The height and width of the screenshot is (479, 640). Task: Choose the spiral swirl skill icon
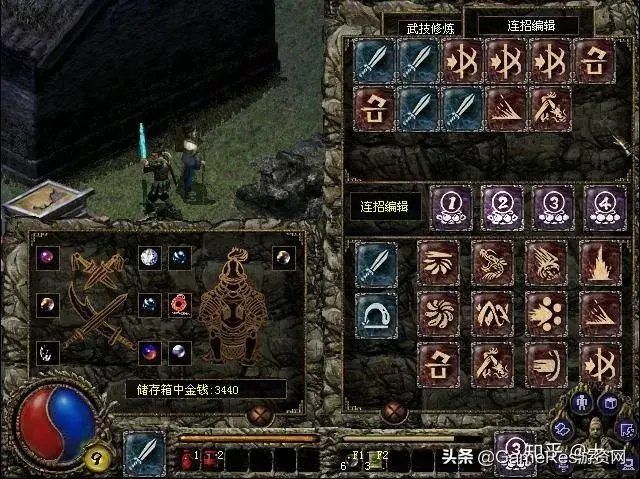click(438, 312)
